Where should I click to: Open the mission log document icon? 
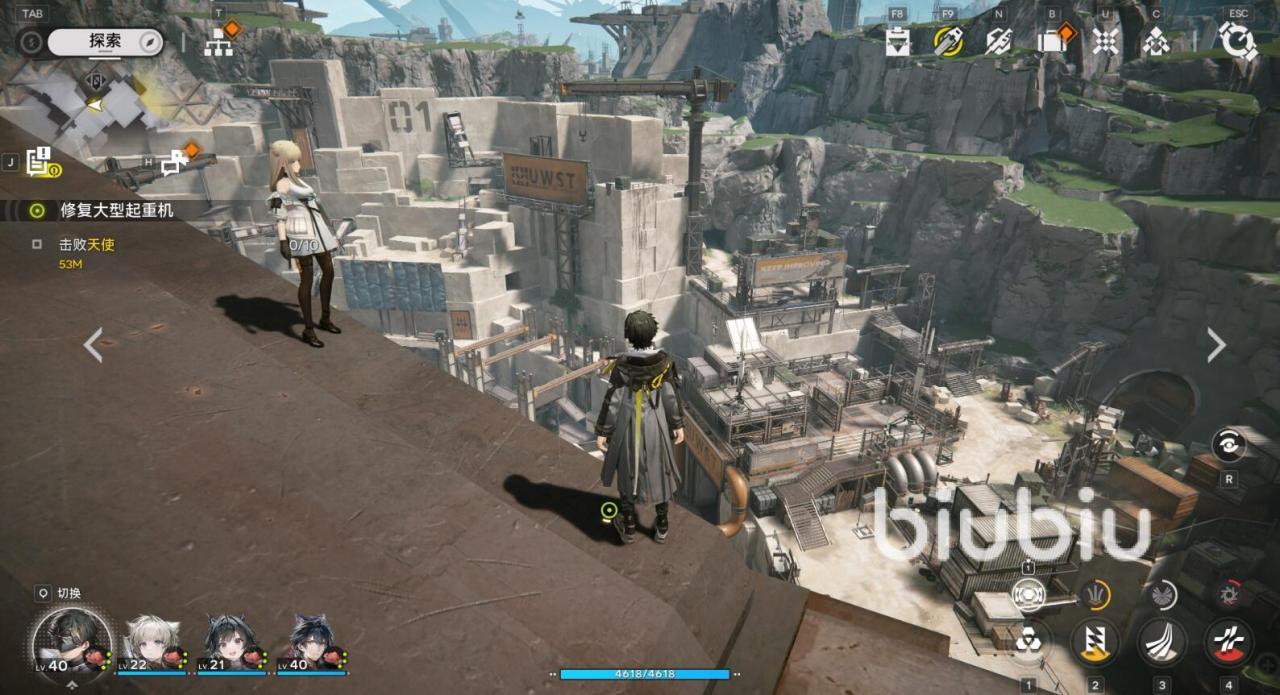(x=40, y=160)
